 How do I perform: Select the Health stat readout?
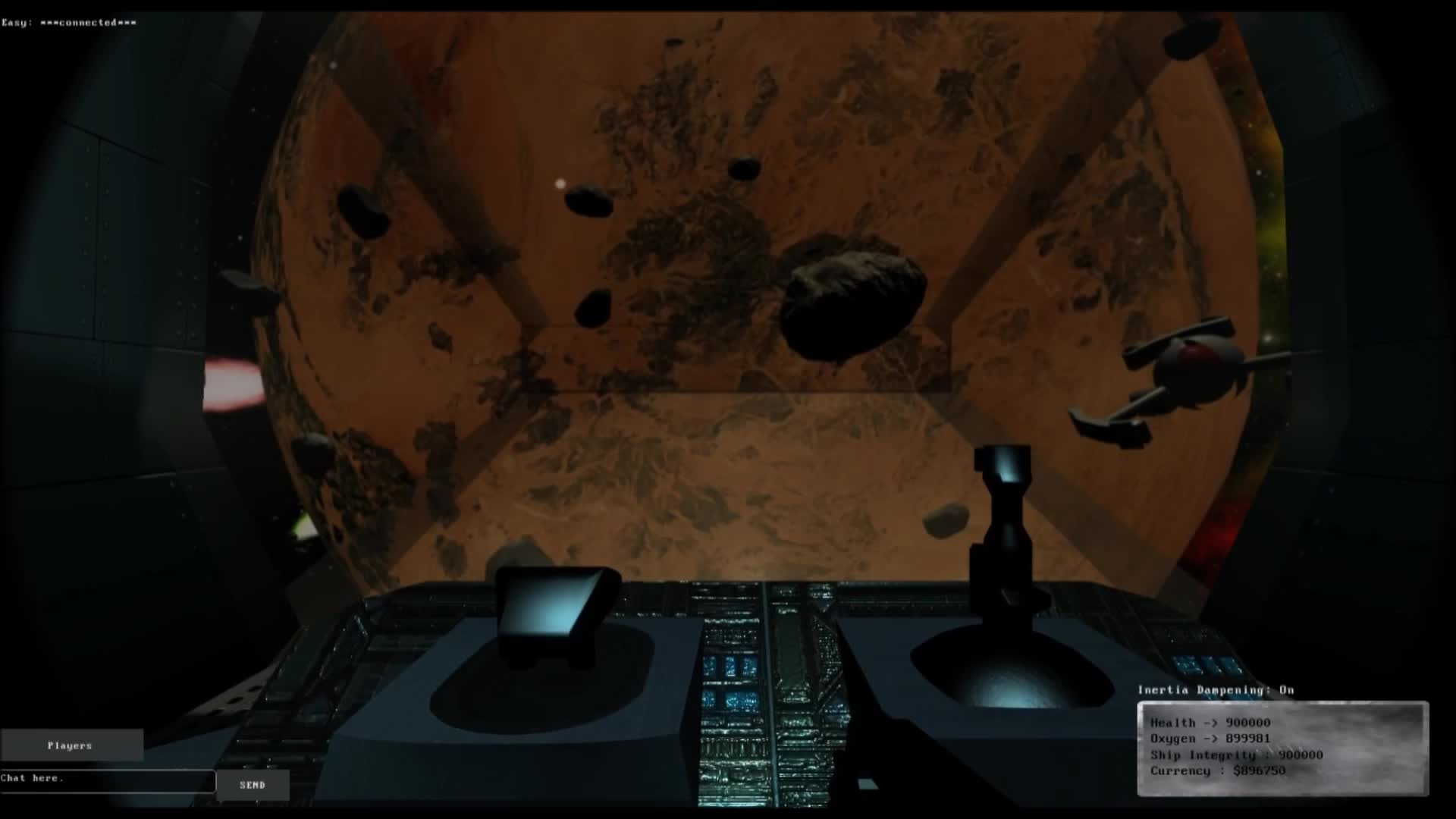point(1211,723)
